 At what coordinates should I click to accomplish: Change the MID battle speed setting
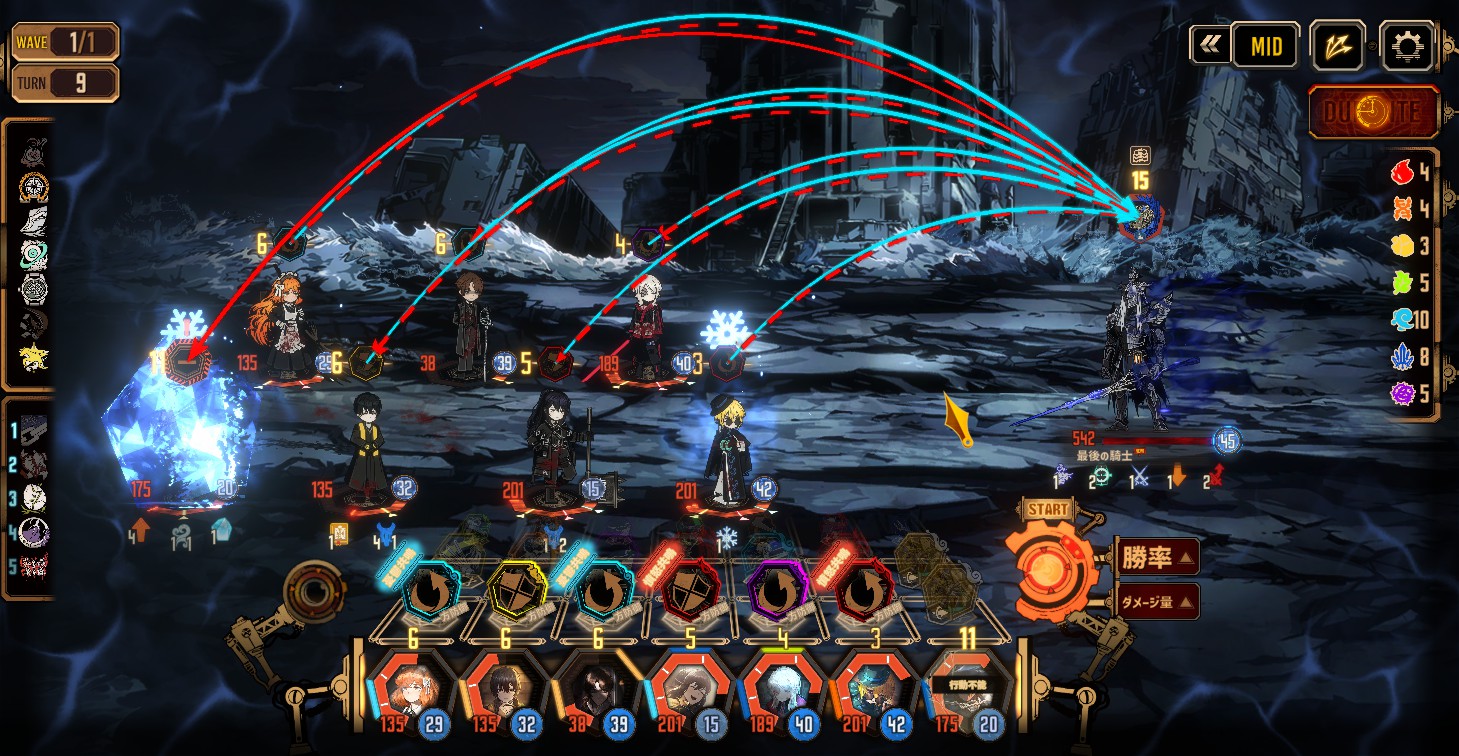click(x=1264, y=45)
